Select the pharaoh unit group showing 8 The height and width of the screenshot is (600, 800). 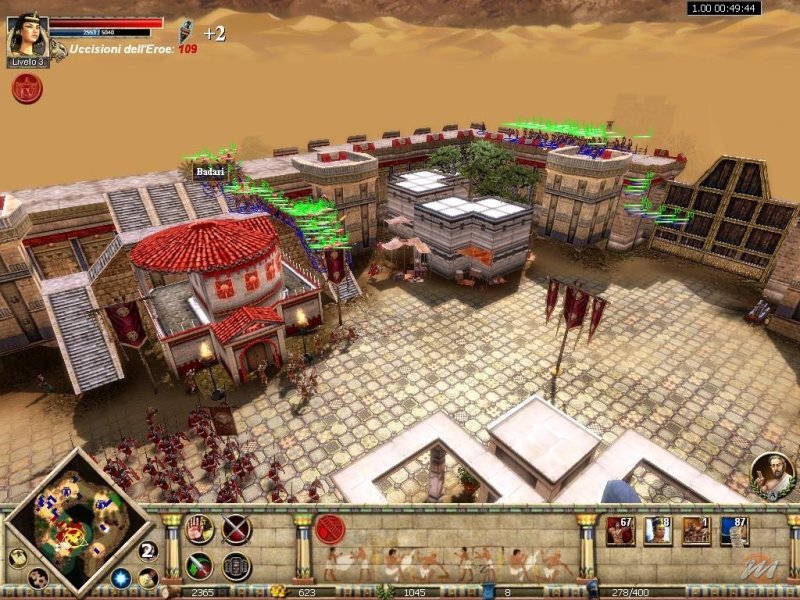[x=658, y=530]
